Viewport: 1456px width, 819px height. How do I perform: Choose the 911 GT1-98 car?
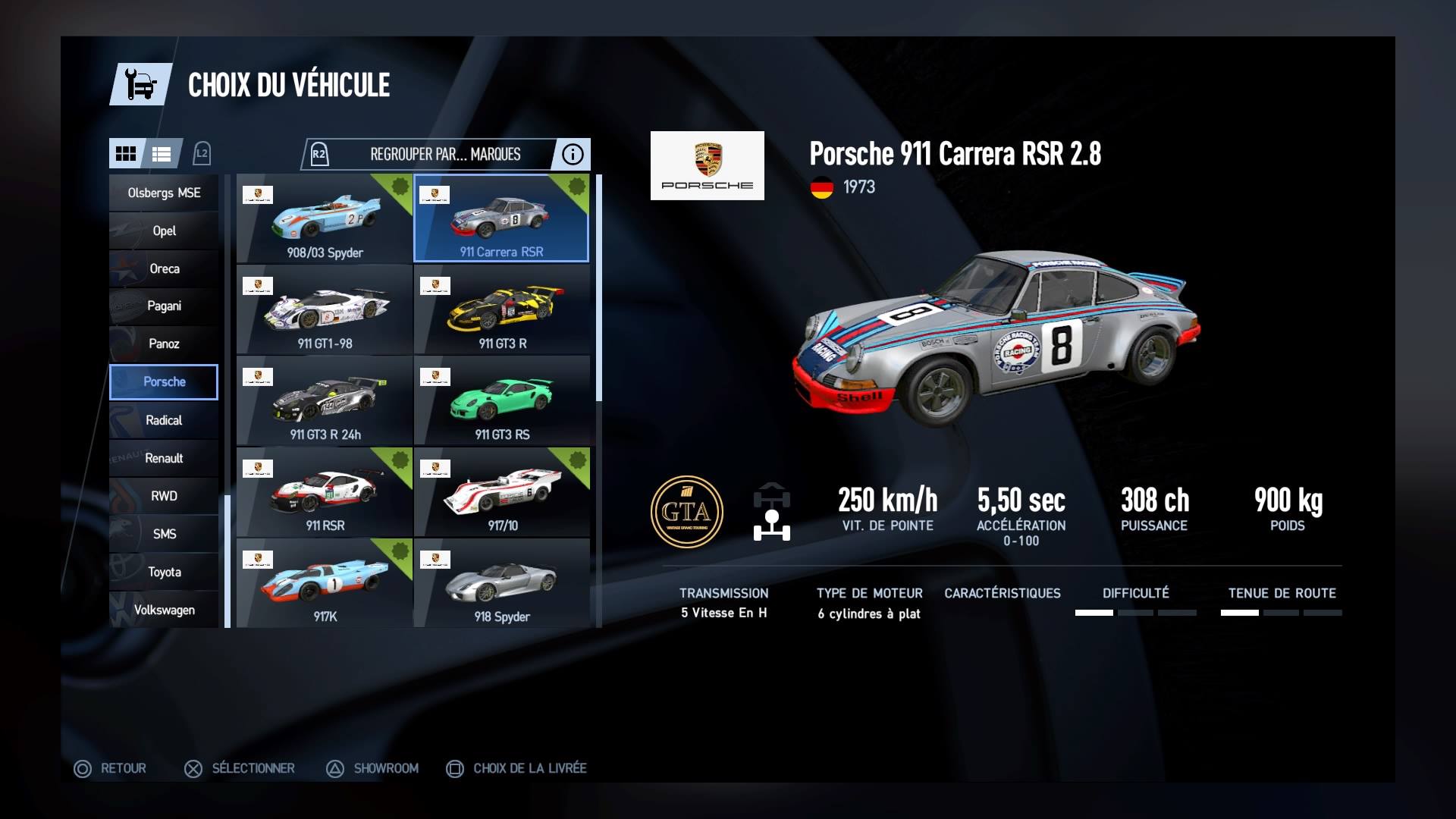click(325, 309)
